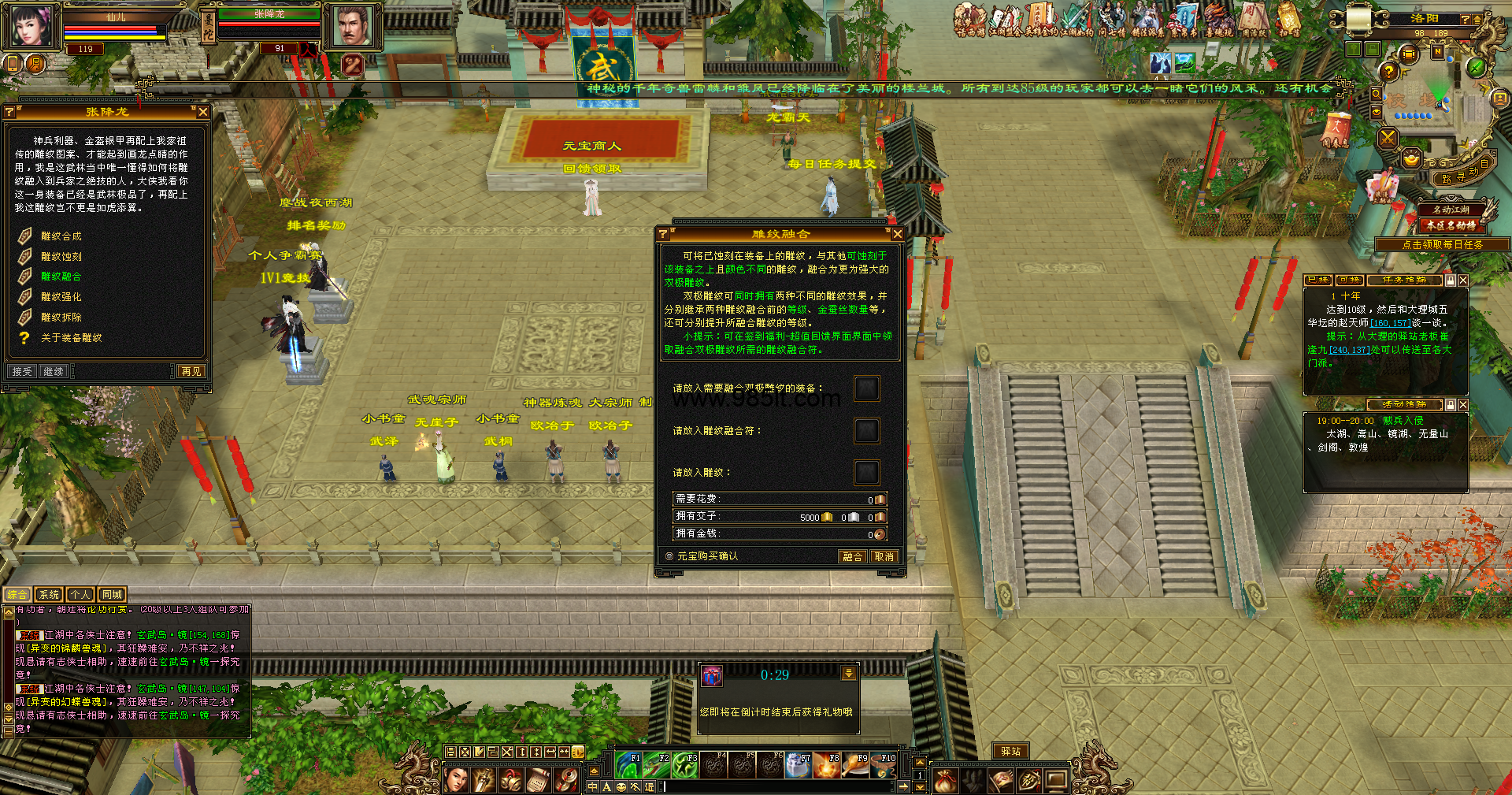Click 点击领取每日任务 to claim daily quest
Image resolution: width=1512 pixels, height=795 pixels.
(x=1442, y=245)
